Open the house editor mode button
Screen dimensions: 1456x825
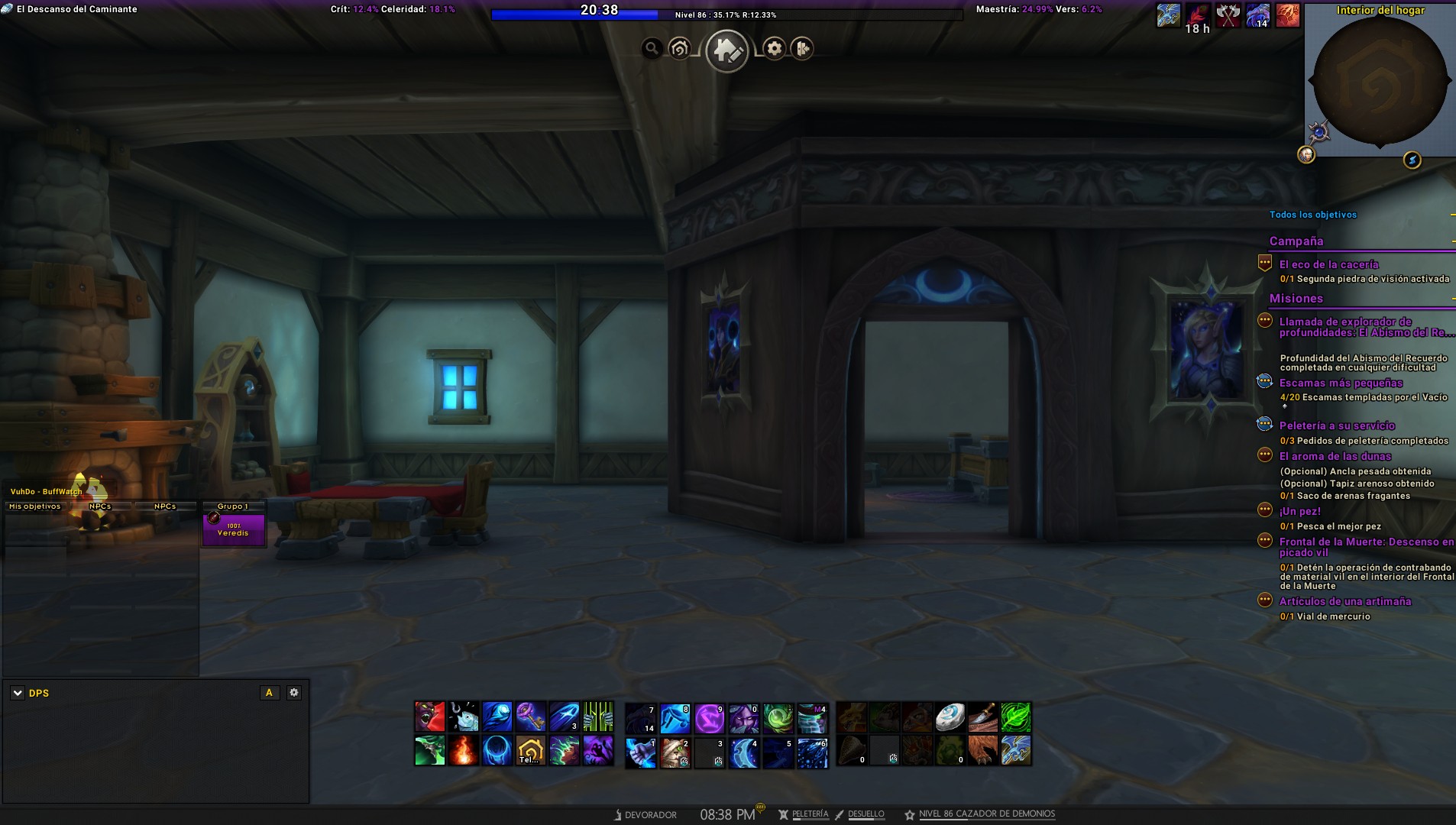click(726, 50)
